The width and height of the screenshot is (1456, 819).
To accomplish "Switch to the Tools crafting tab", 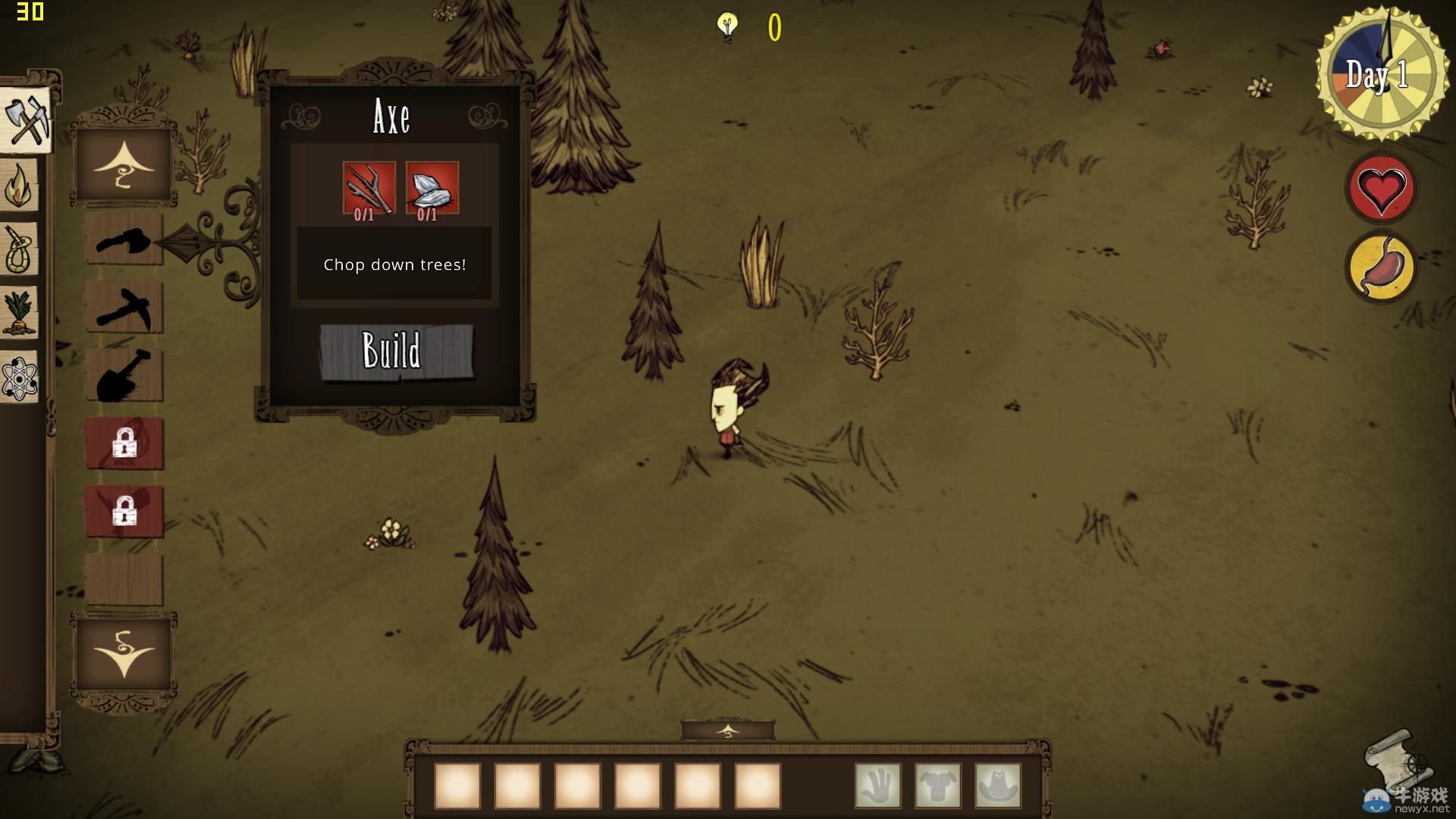I will point(26,121).
